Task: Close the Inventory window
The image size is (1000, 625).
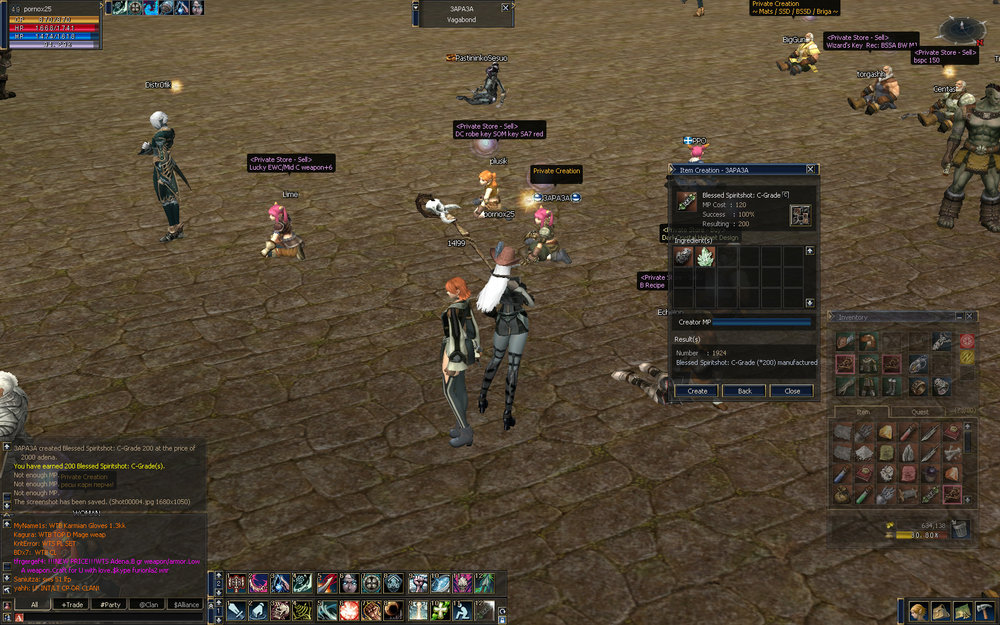Action: [972, 317]
